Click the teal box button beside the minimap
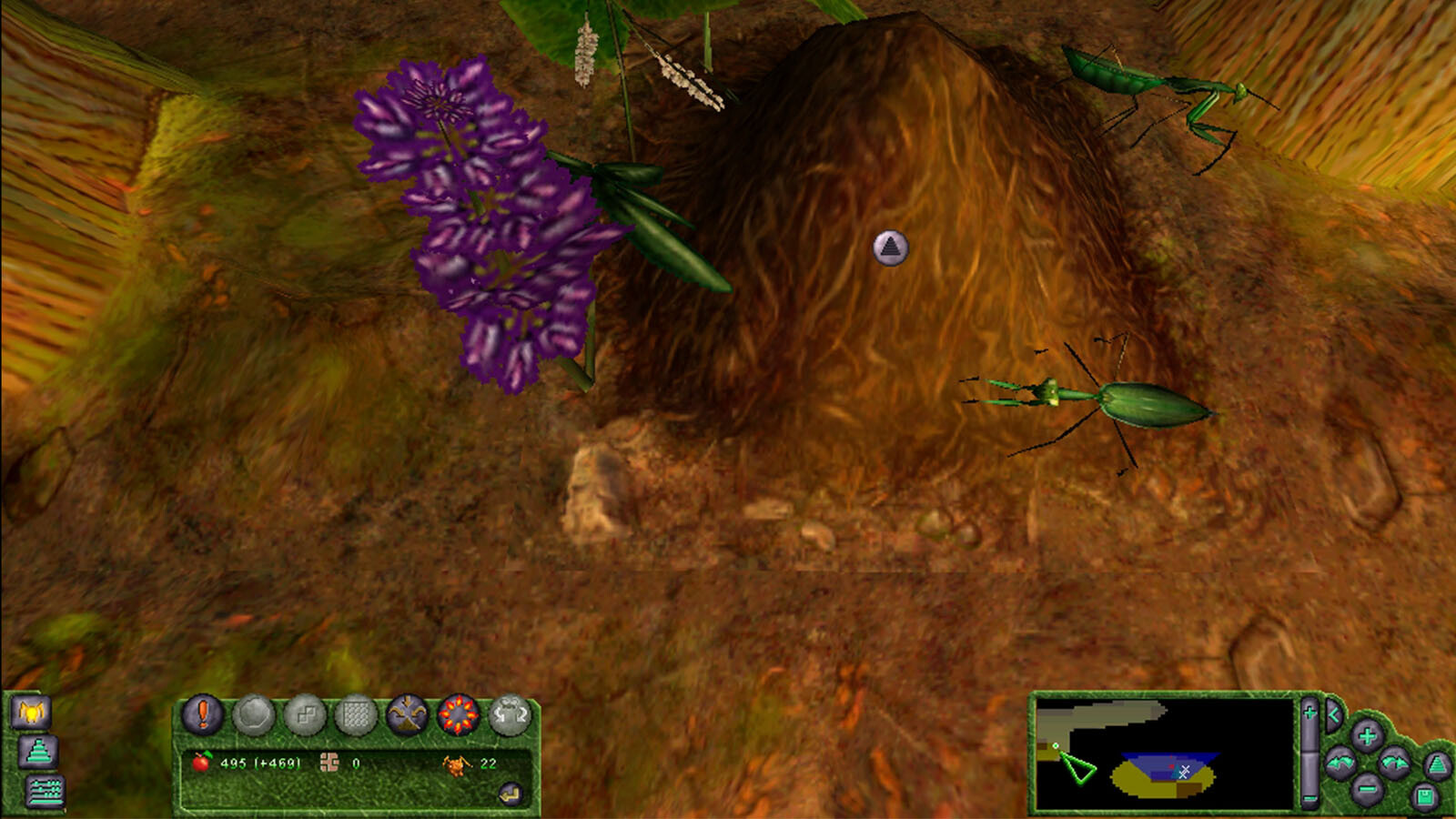Screen dimensions: 1456x819 [x=1424, y=798]
